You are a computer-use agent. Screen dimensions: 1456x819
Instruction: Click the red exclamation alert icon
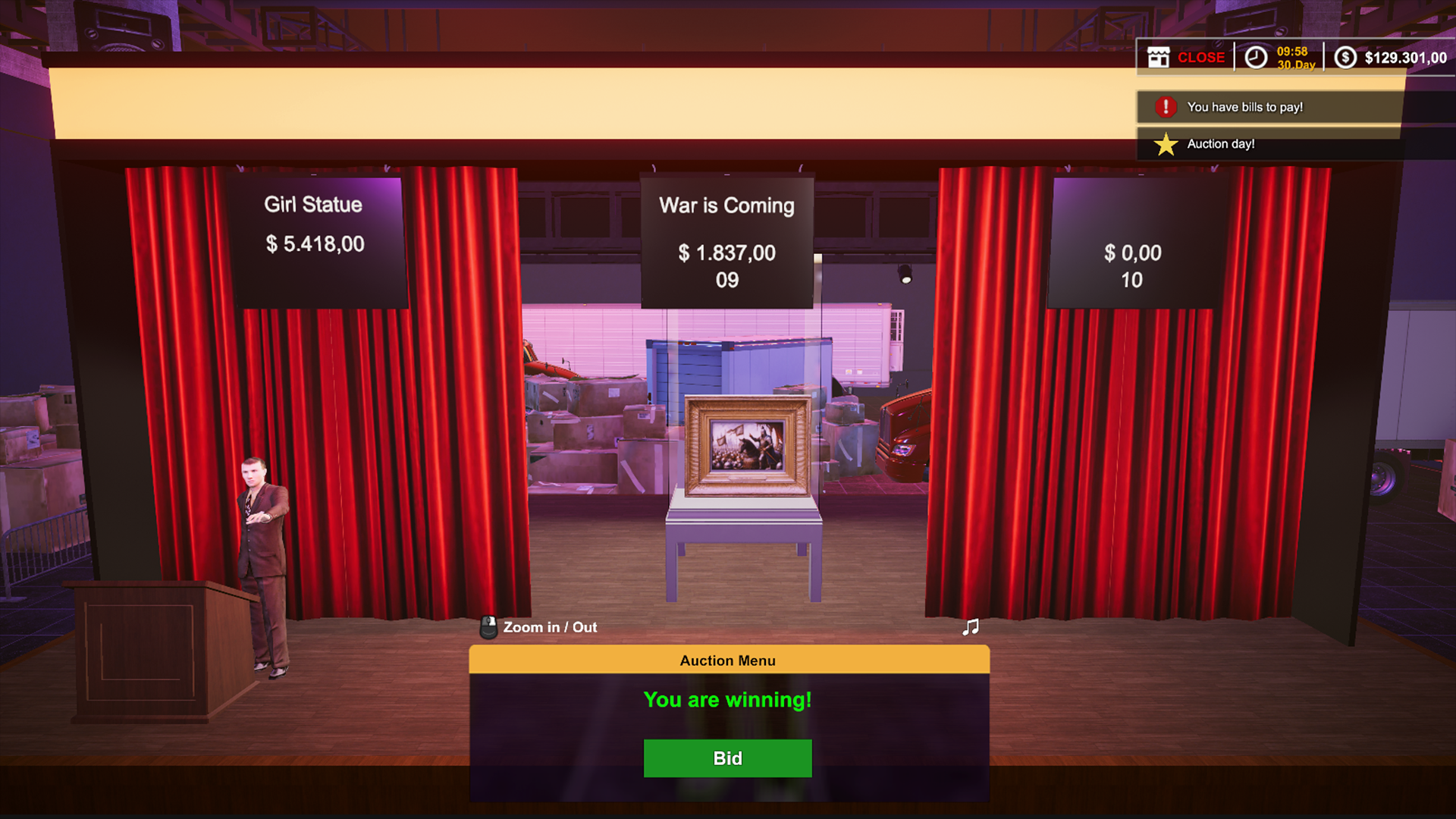1164,107
